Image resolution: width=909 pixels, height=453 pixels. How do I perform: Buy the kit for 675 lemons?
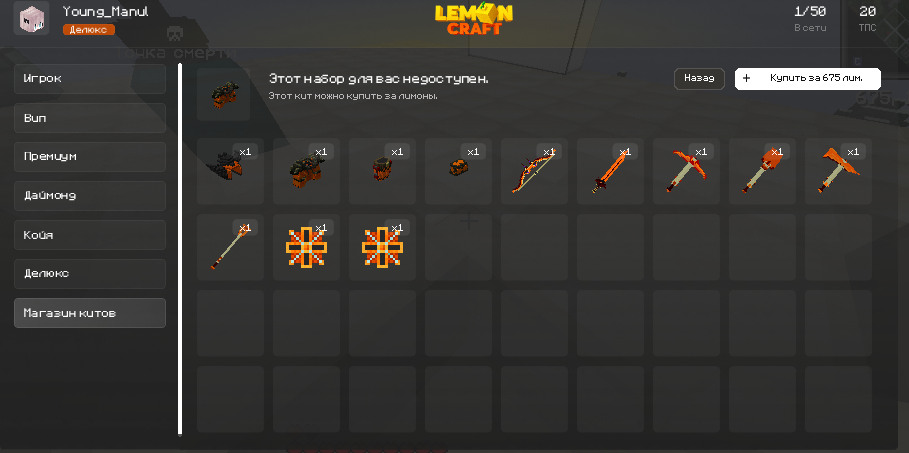(x=808, y=78)
